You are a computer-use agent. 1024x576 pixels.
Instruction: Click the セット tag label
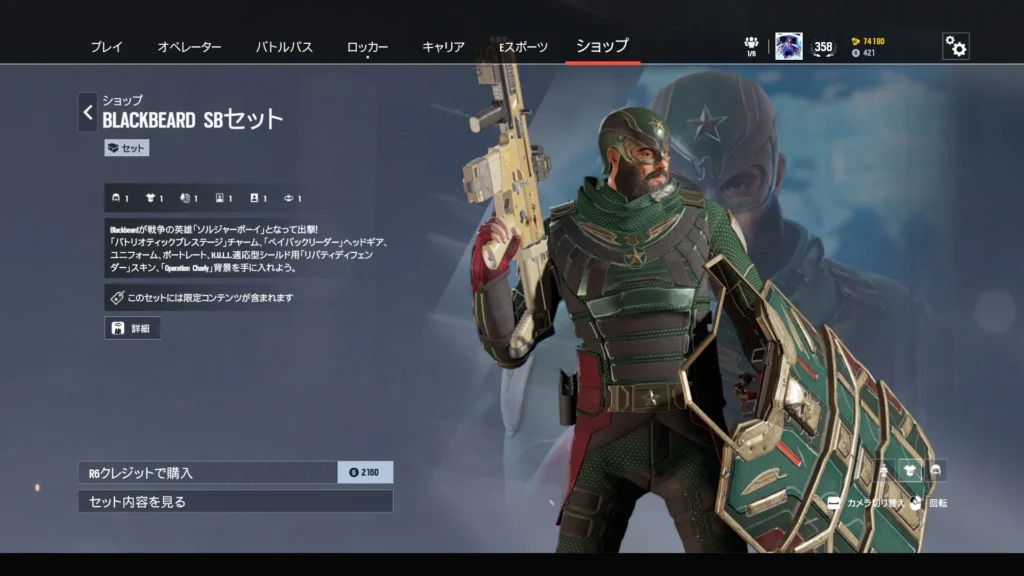(126, 148)
